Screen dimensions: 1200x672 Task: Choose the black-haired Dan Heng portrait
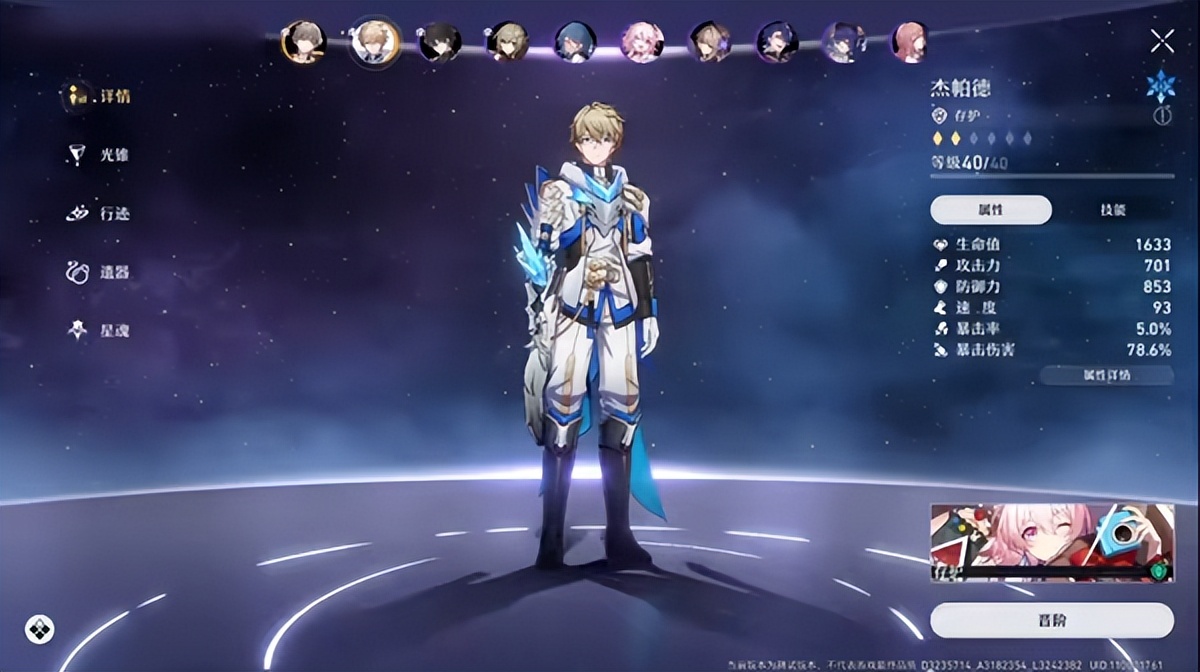point(439,43)
